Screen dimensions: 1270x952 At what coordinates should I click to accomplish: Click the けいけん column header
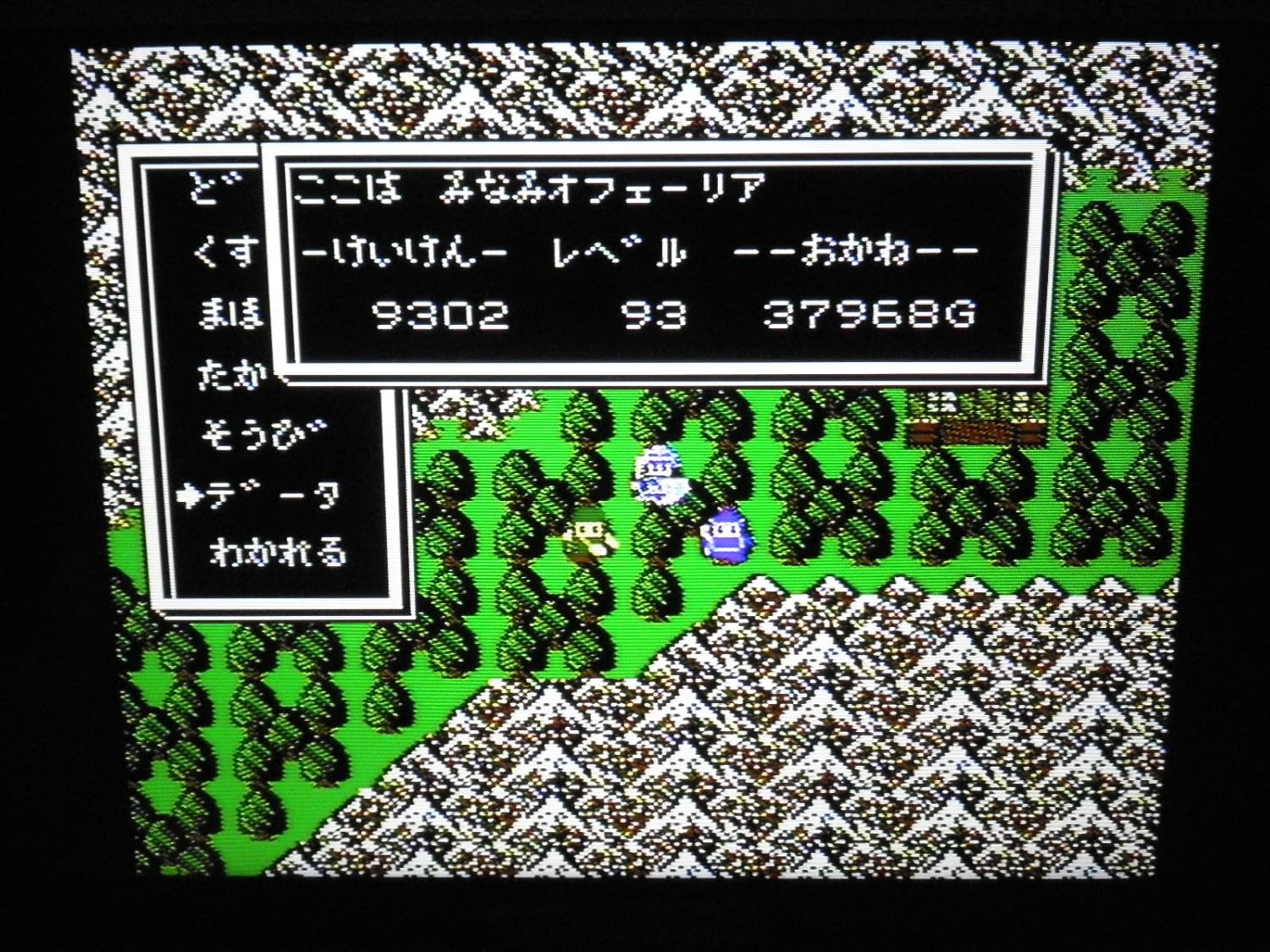click(x=398, y=254)
